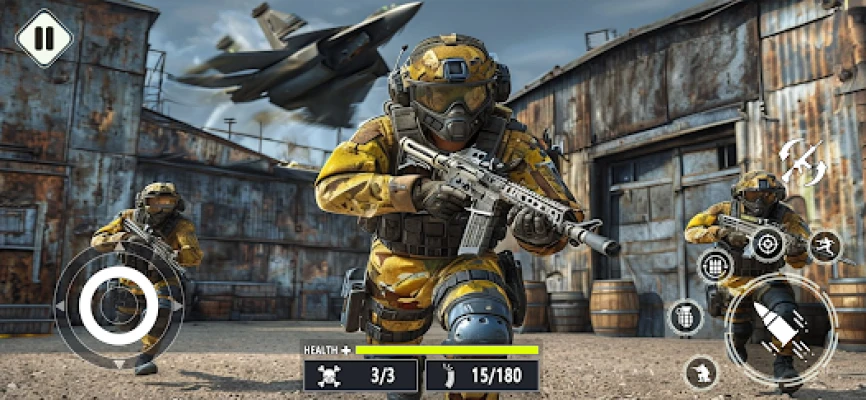Pause the game with the diamond button
Image resolution: width=866 pixels, height=400 pixels.
pyautogui.click(x=45, y=38)
